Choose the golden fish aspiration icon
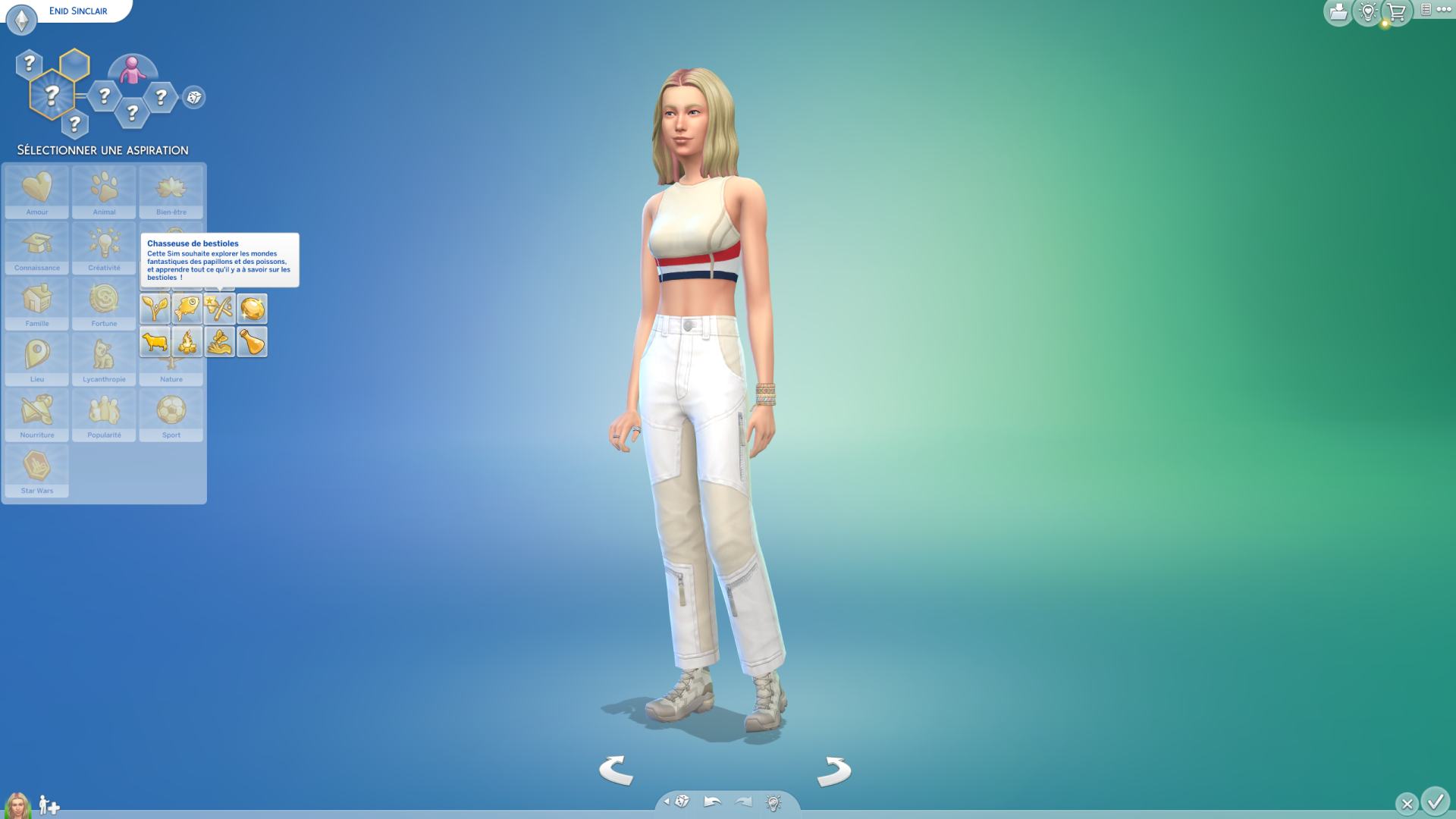 pyautogui.click(x=187, y=309)
